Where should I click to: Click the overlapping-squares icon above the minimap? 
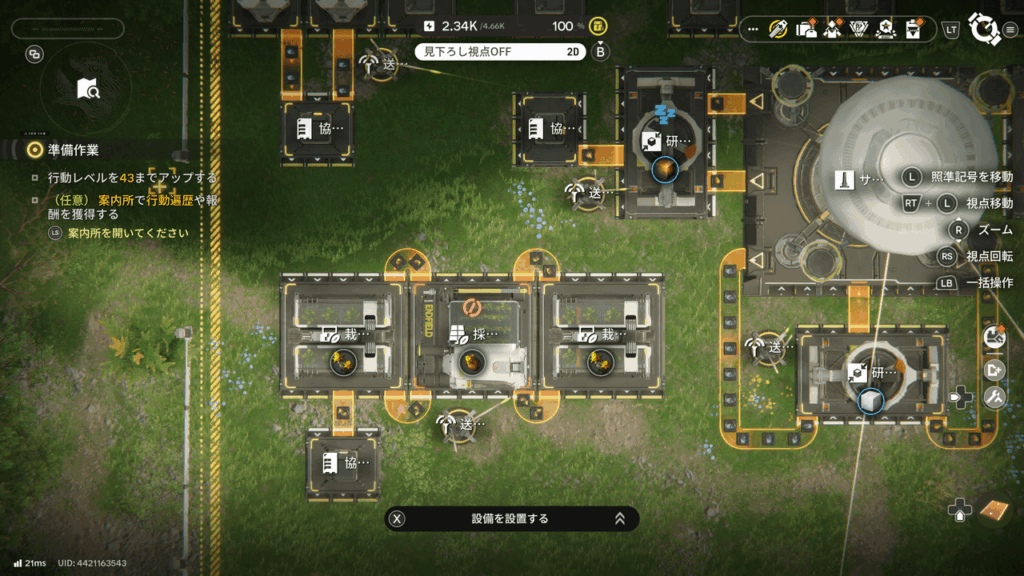[x=35, y=55]
